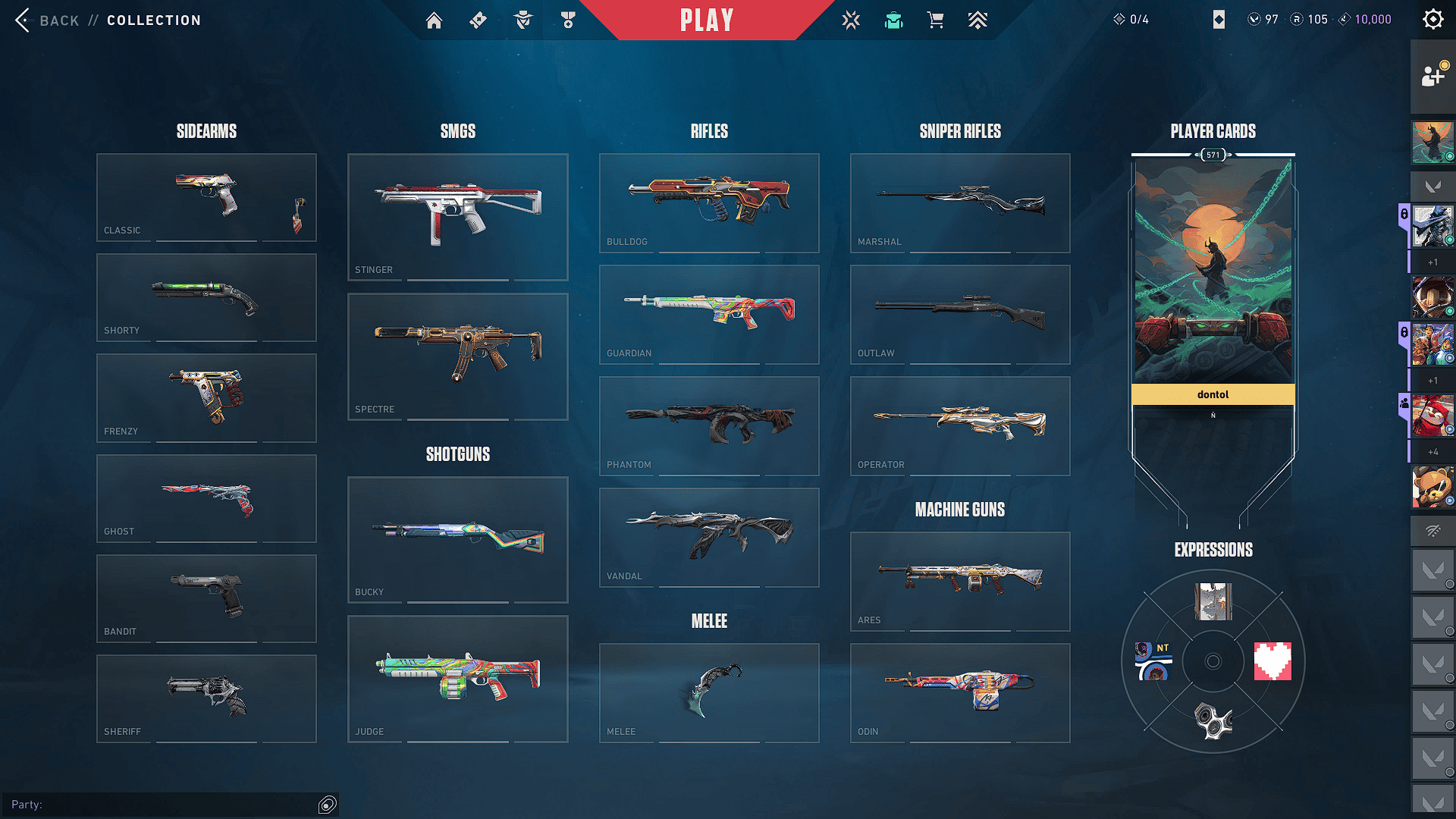
Task: Choose the Sheriff weapon slot
Action: (206, 698)
